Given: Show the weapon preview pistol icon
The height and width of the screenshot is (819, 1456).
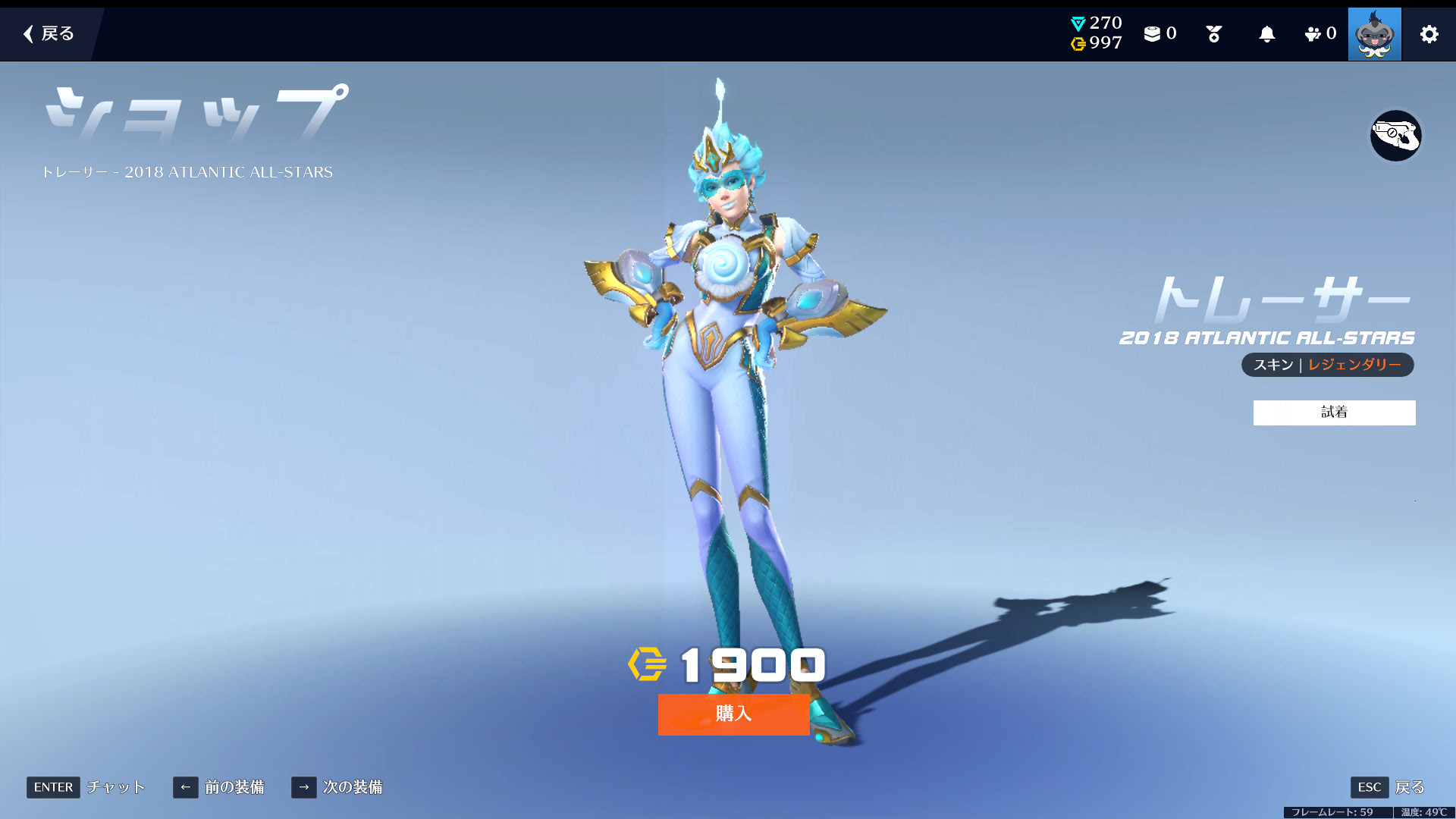Looking at the screenshot, I should tap(1395, 136).
